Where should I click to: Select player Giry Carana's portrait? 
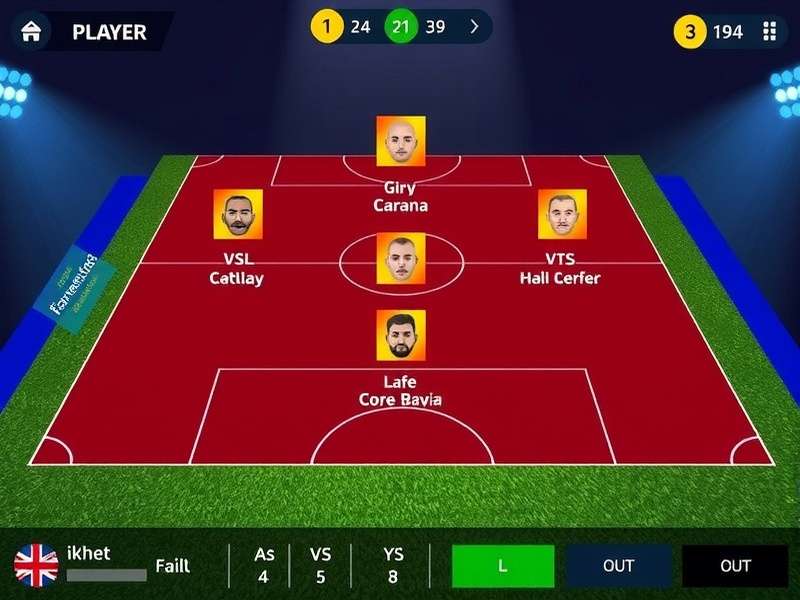[400, 141]
